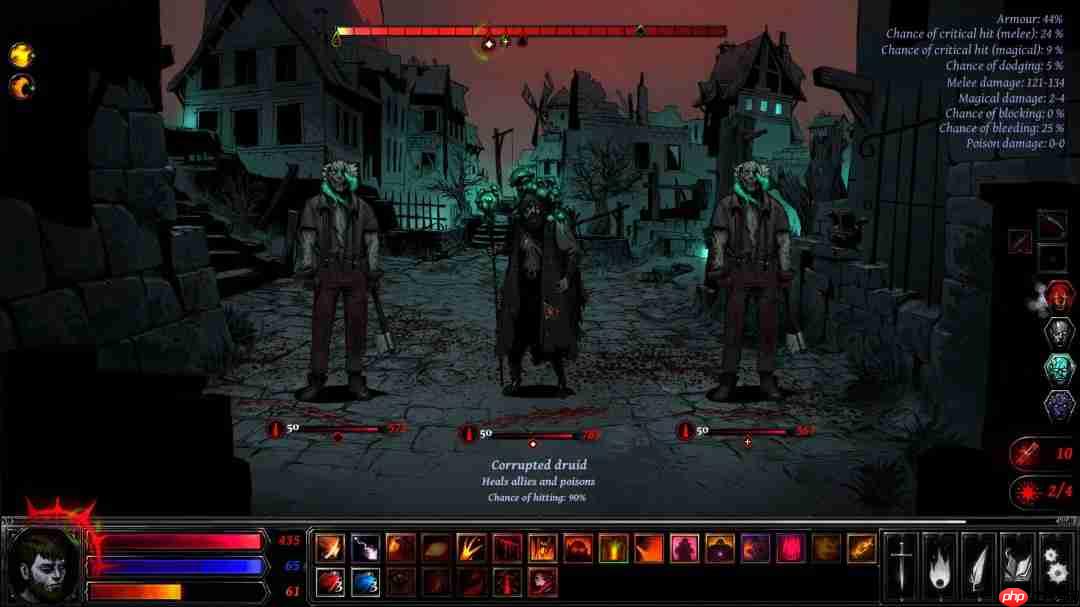Use the red potion with count 3
This screenshot has height=607, width=1080.
point(330,581)
